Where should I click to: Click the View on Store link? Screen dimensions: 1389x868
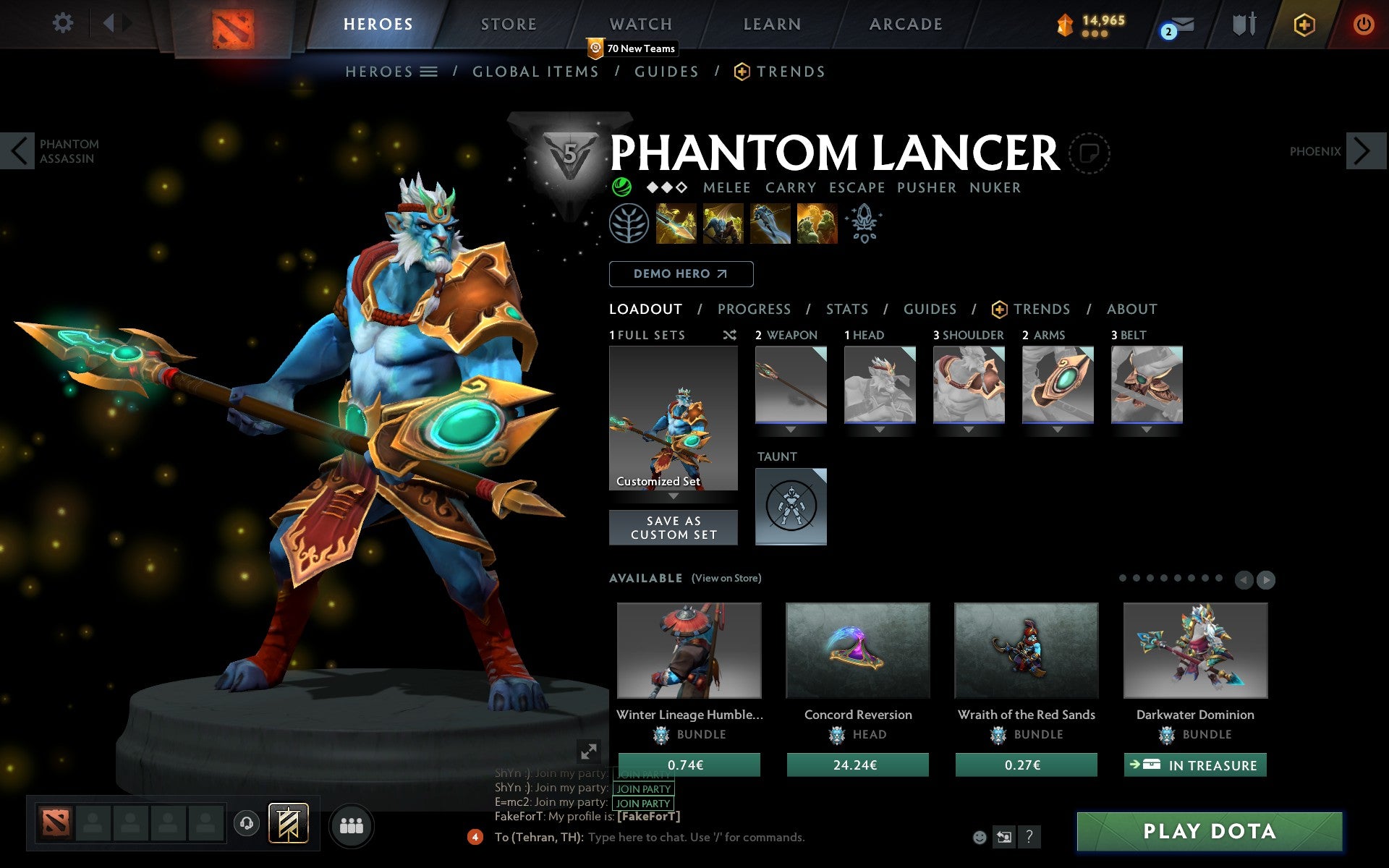click(726, 579)
